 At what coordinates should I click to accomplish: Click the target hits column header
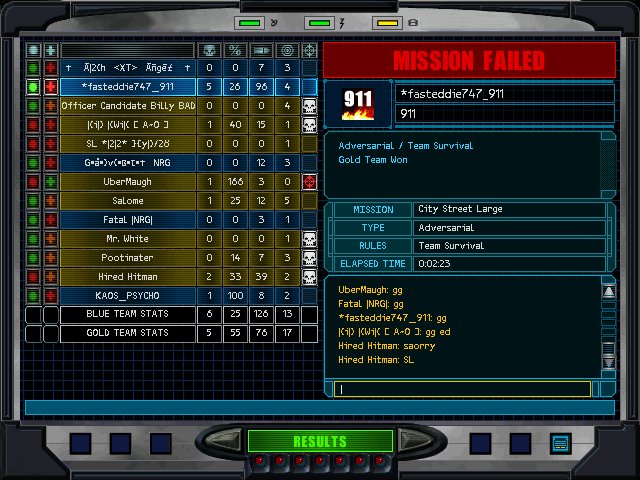click(287, 50)
